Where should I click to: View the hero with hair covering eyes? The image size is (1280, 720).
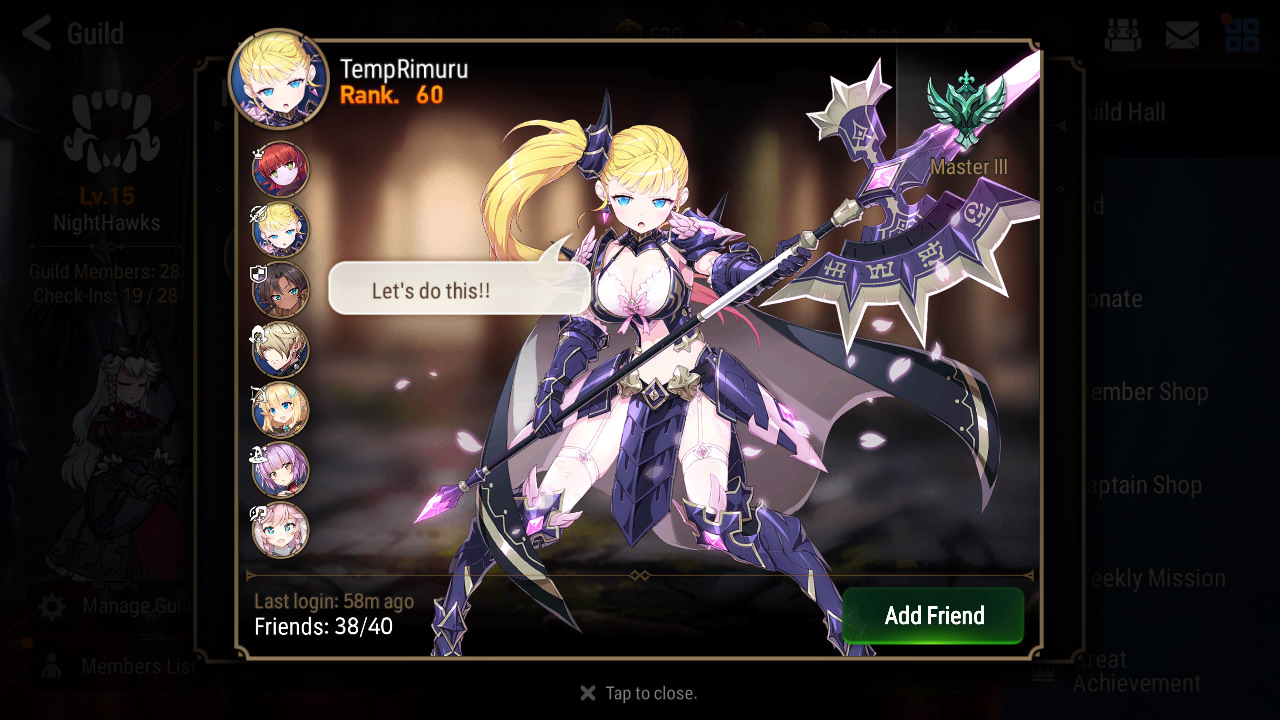(x=280, y=350)
